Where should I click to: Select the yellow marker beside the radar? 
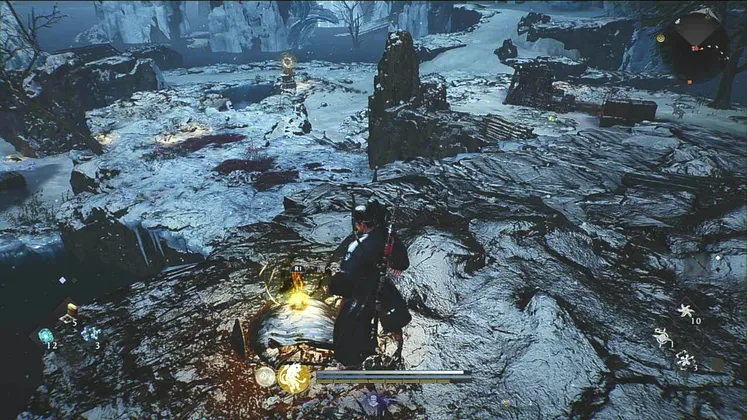pyautogui.click(x=660, y=38)
